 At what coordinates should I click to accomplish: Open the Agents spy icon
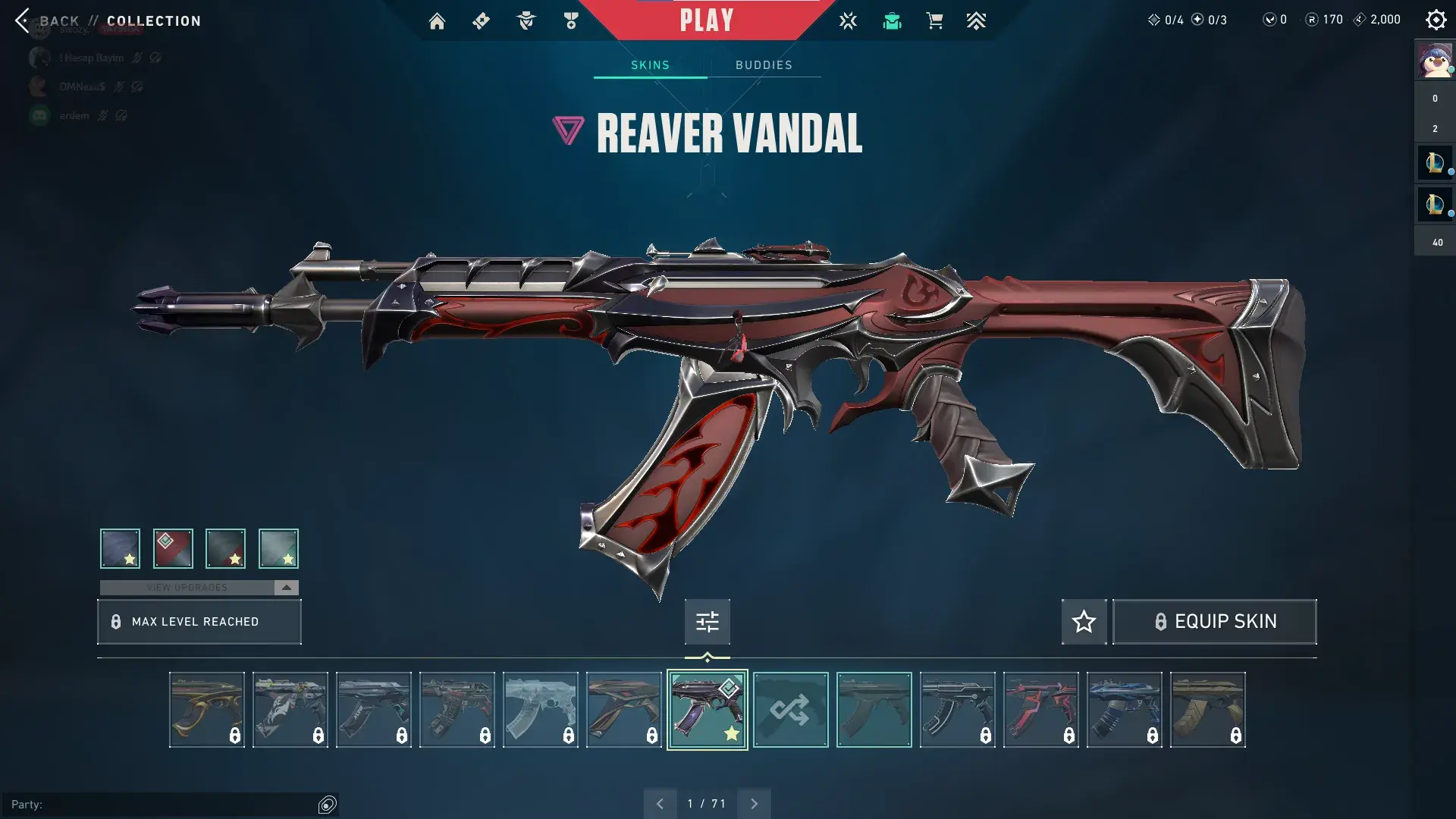526,20
